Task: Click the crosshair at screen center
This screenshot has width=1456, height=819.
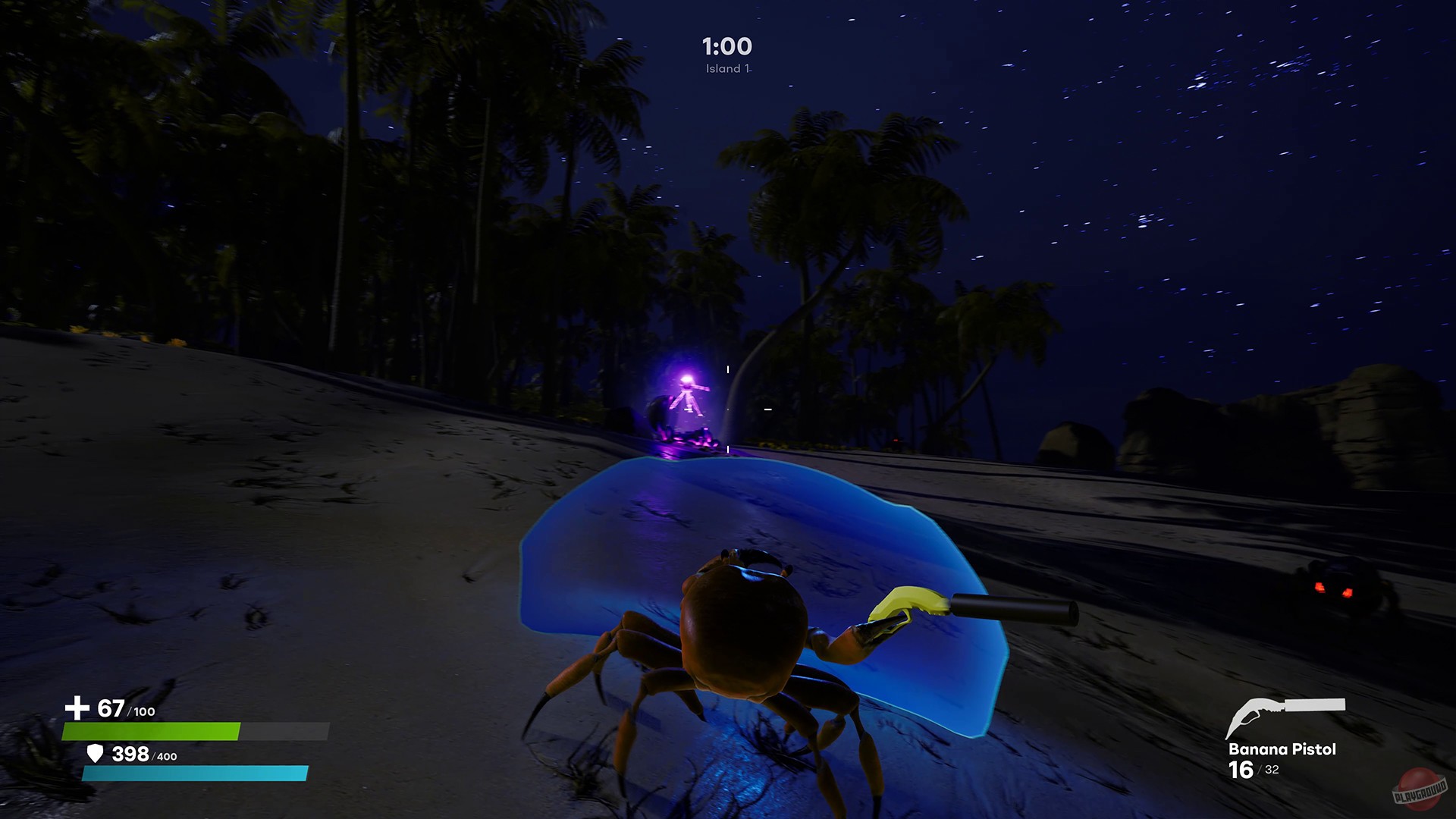Action: point(726,409)
